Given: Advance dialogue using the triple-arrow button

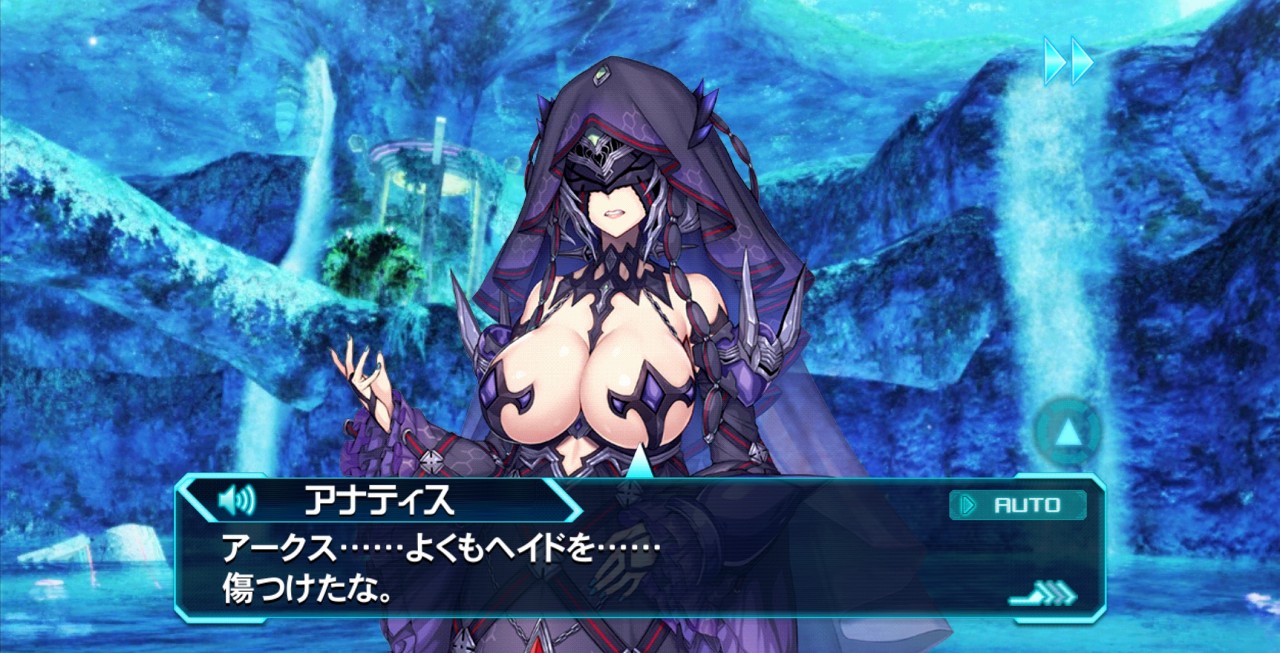Looking at the screenshot, I should (x=1045, y=594).
